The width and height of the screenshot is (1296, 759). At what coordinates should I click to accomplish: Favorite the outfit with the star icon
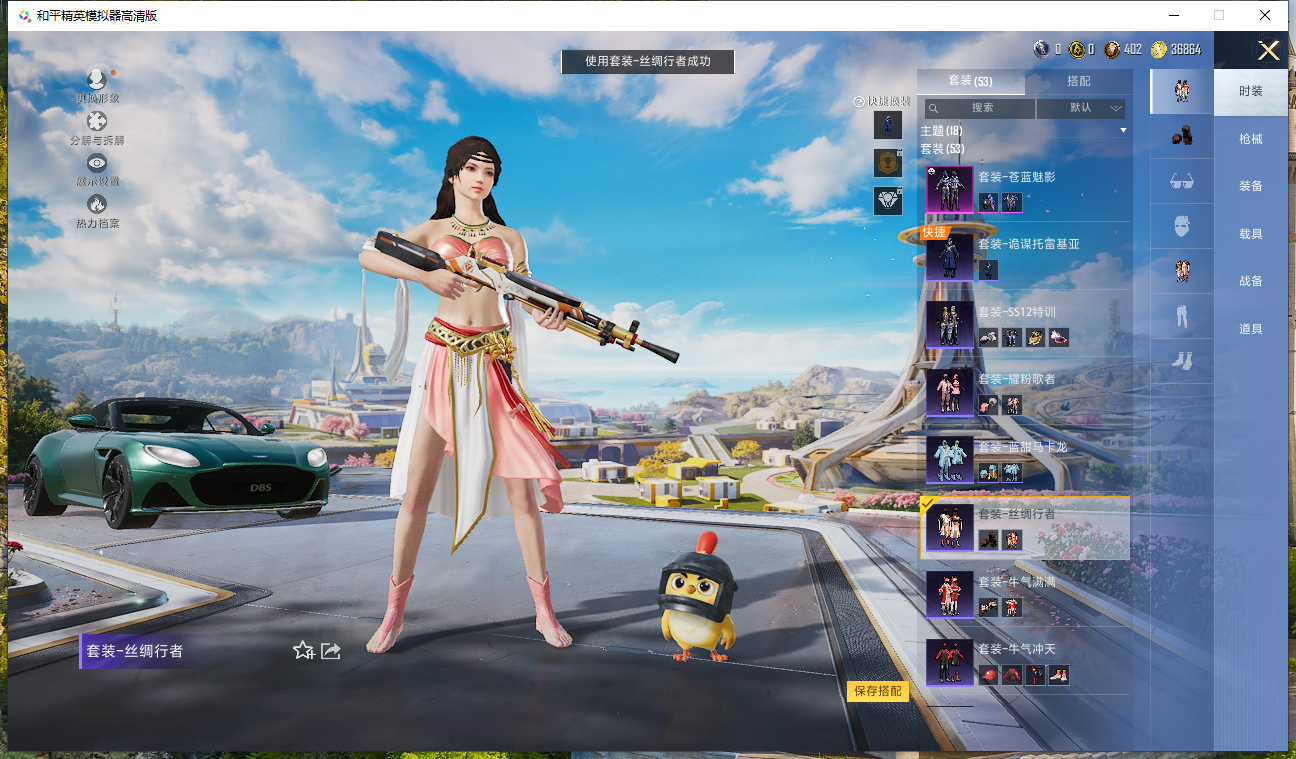(303, 651)
